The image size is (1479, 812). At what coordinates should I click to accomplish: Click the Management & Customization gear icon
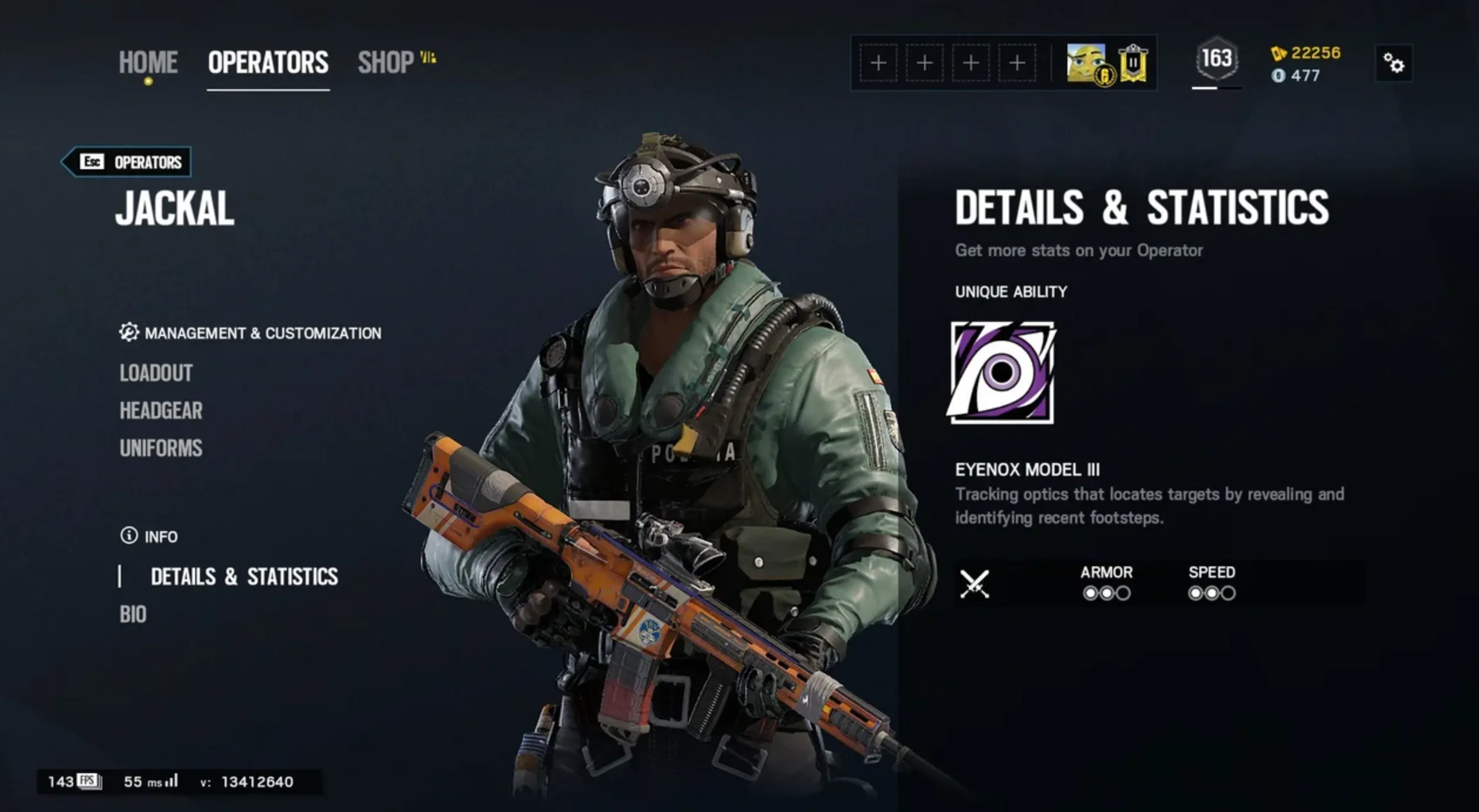129,333
